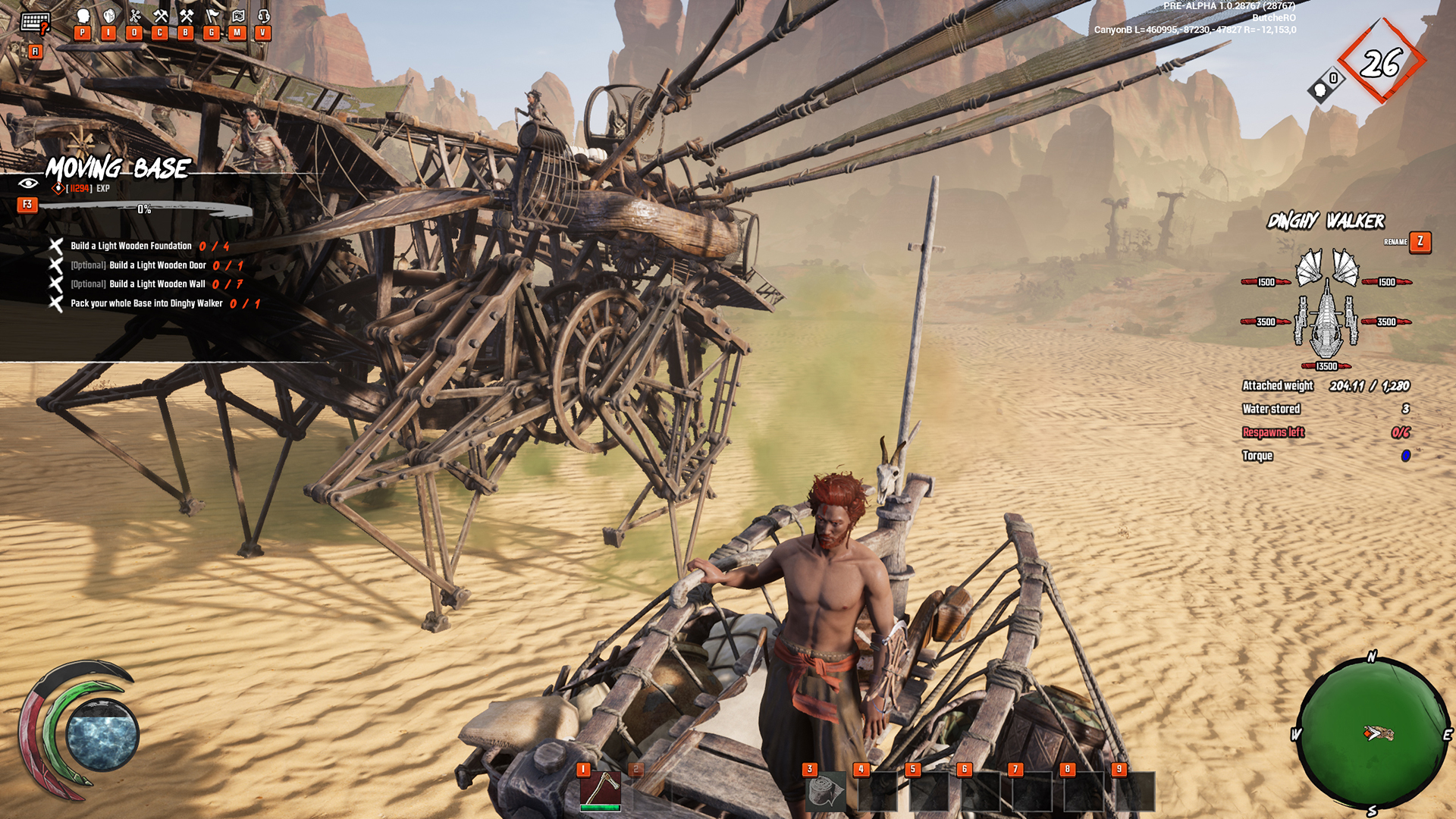Screen dimensions: 1456x819
Task: Click the circular water gauge orb
Action: 102,735
